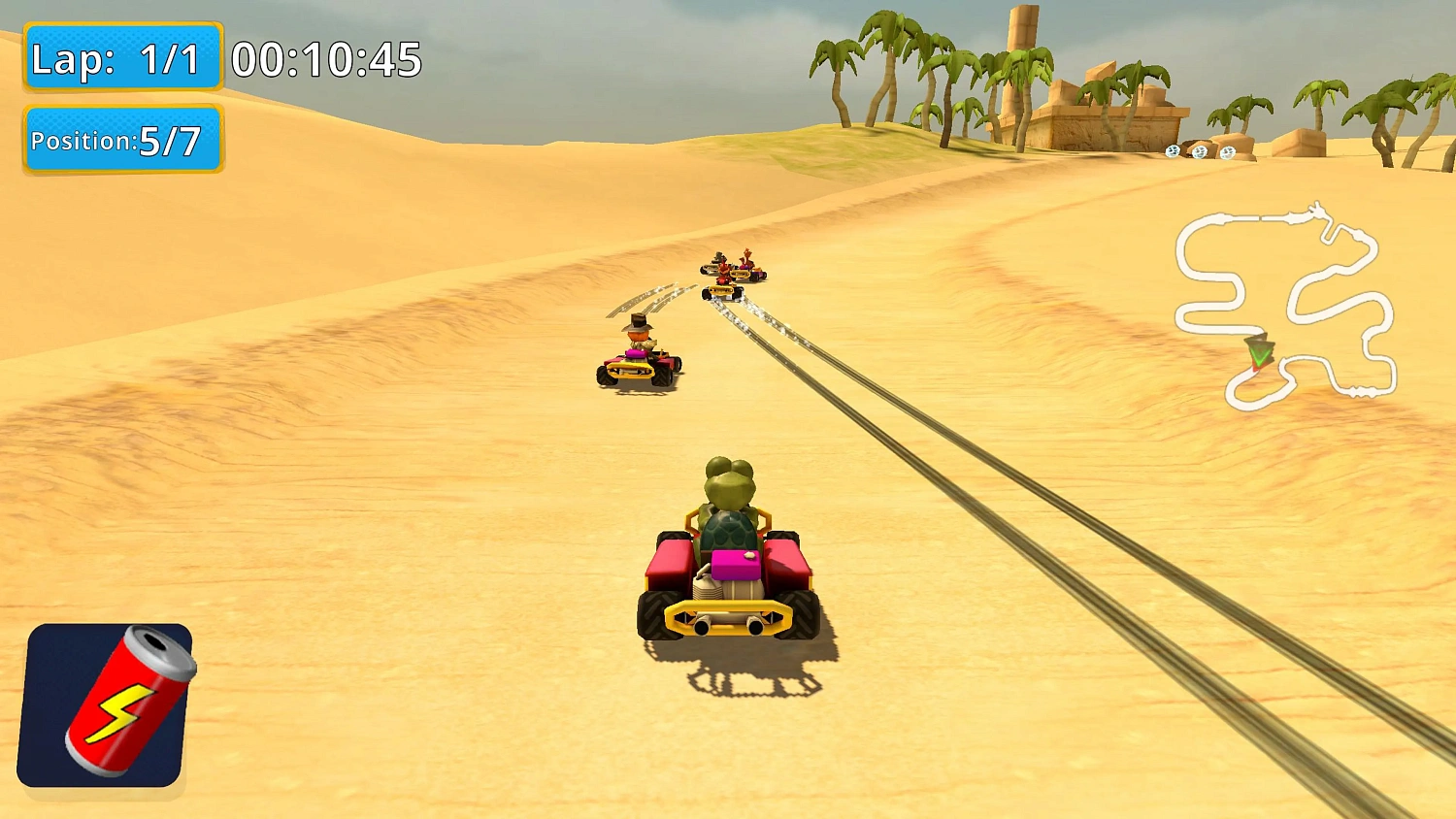Click the middle floating item orb
The image size is (1456, 819).
click(1200, 152)
